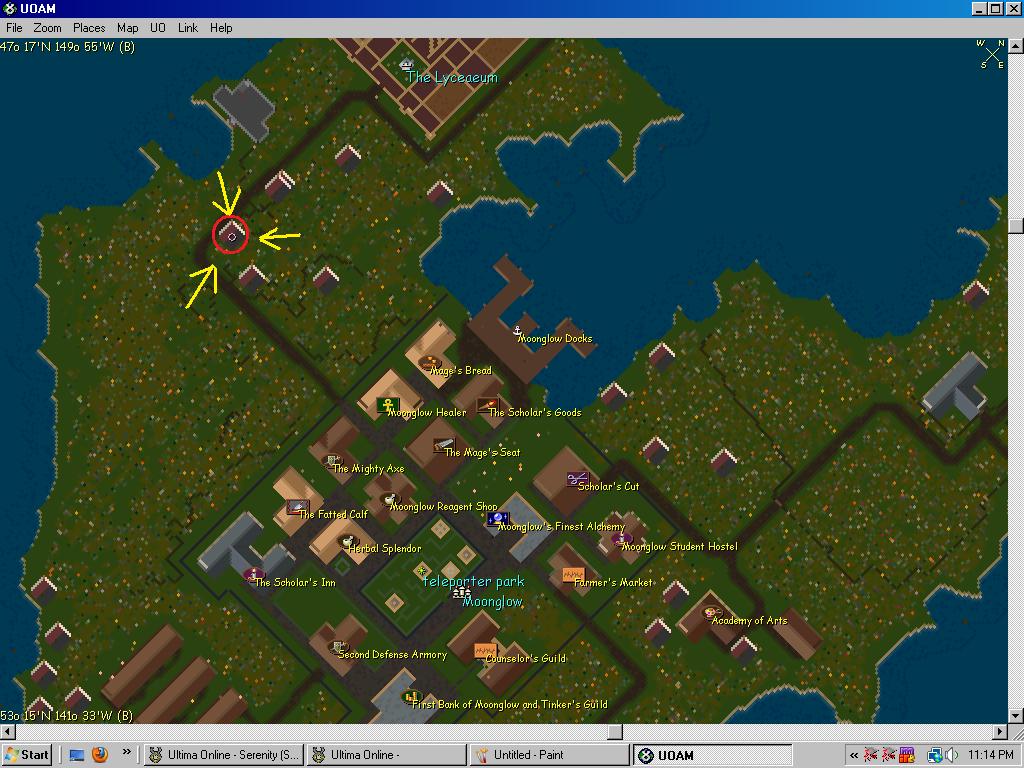The height and width of the screenshot is (768, 1024).
Task: Select the Moonglow's Finest Alchemy marker
Action: 497,518
